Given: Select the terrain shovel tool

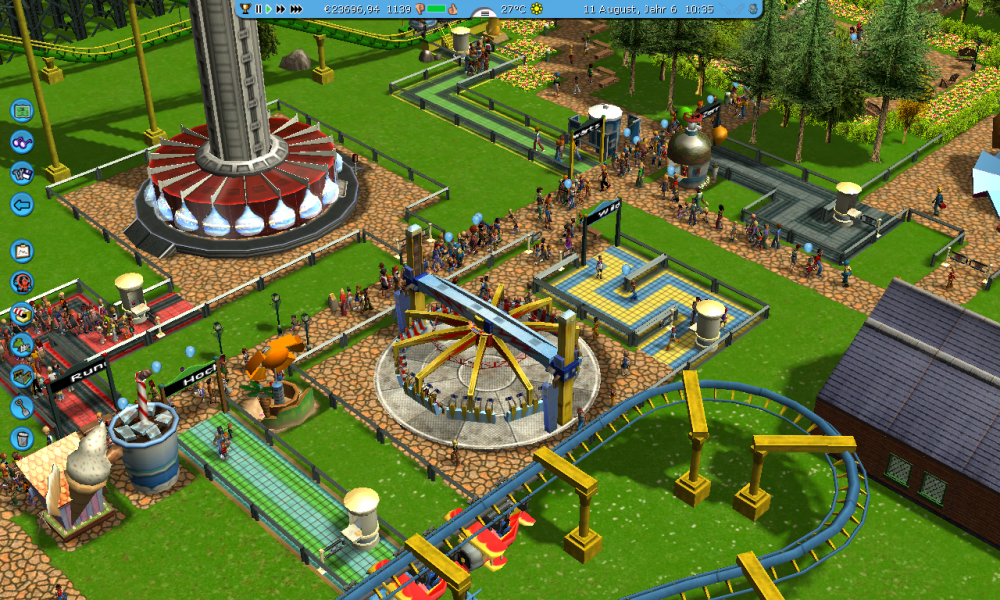Looking at the screenshot, I should [x=22, y=407].
